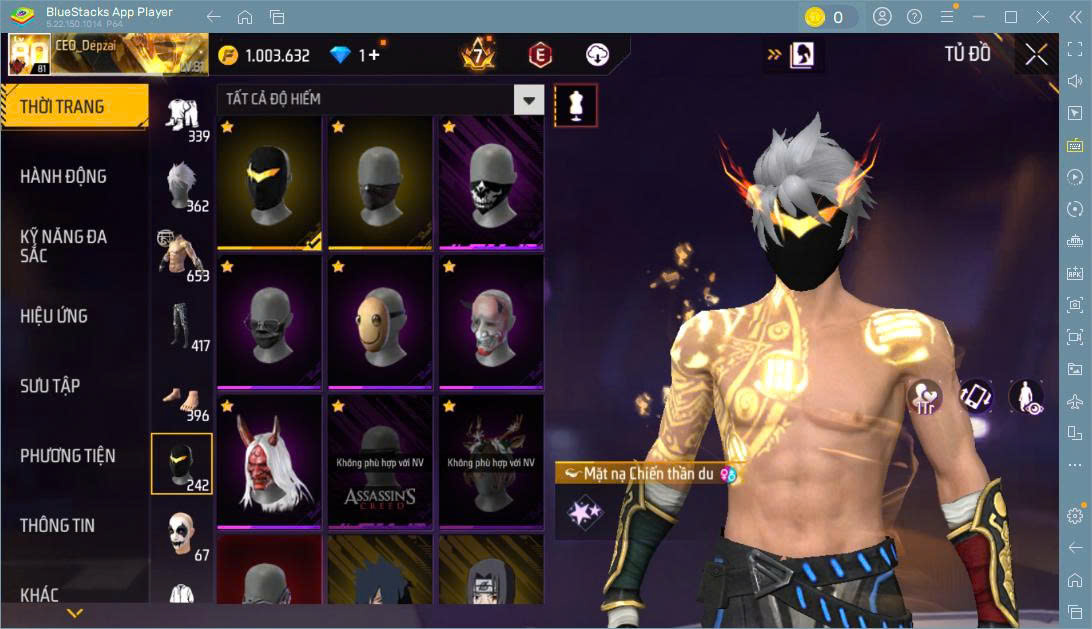Open the Kỹ Năng Đa Sắc category

[63, 246]
